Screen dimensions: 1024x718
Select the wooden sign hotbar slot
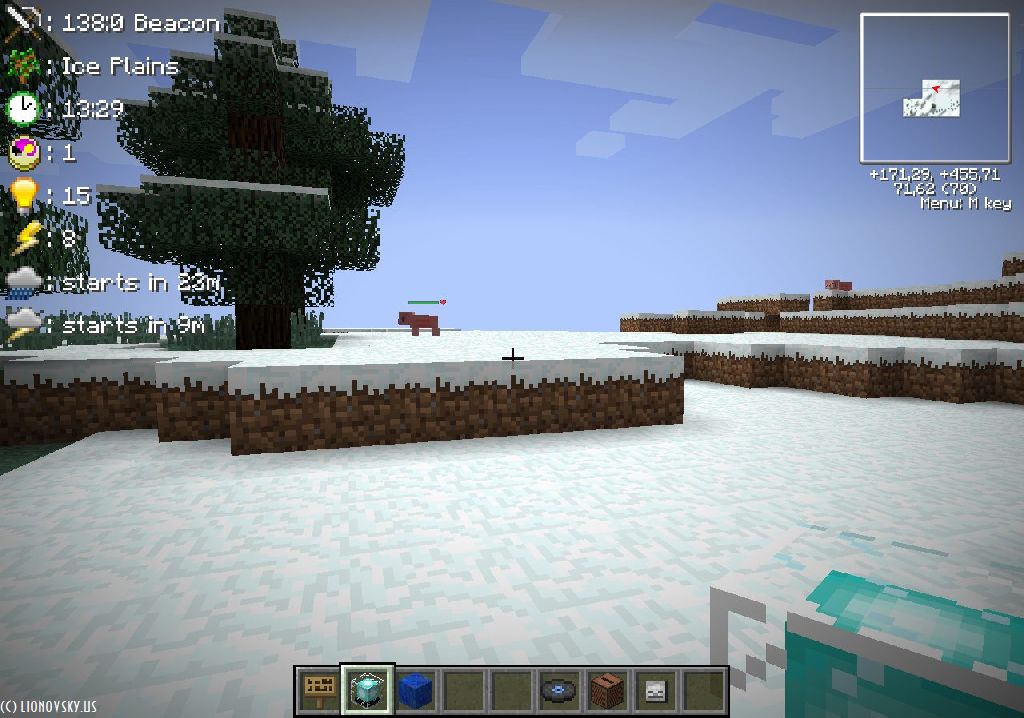[x=319, y=690]
